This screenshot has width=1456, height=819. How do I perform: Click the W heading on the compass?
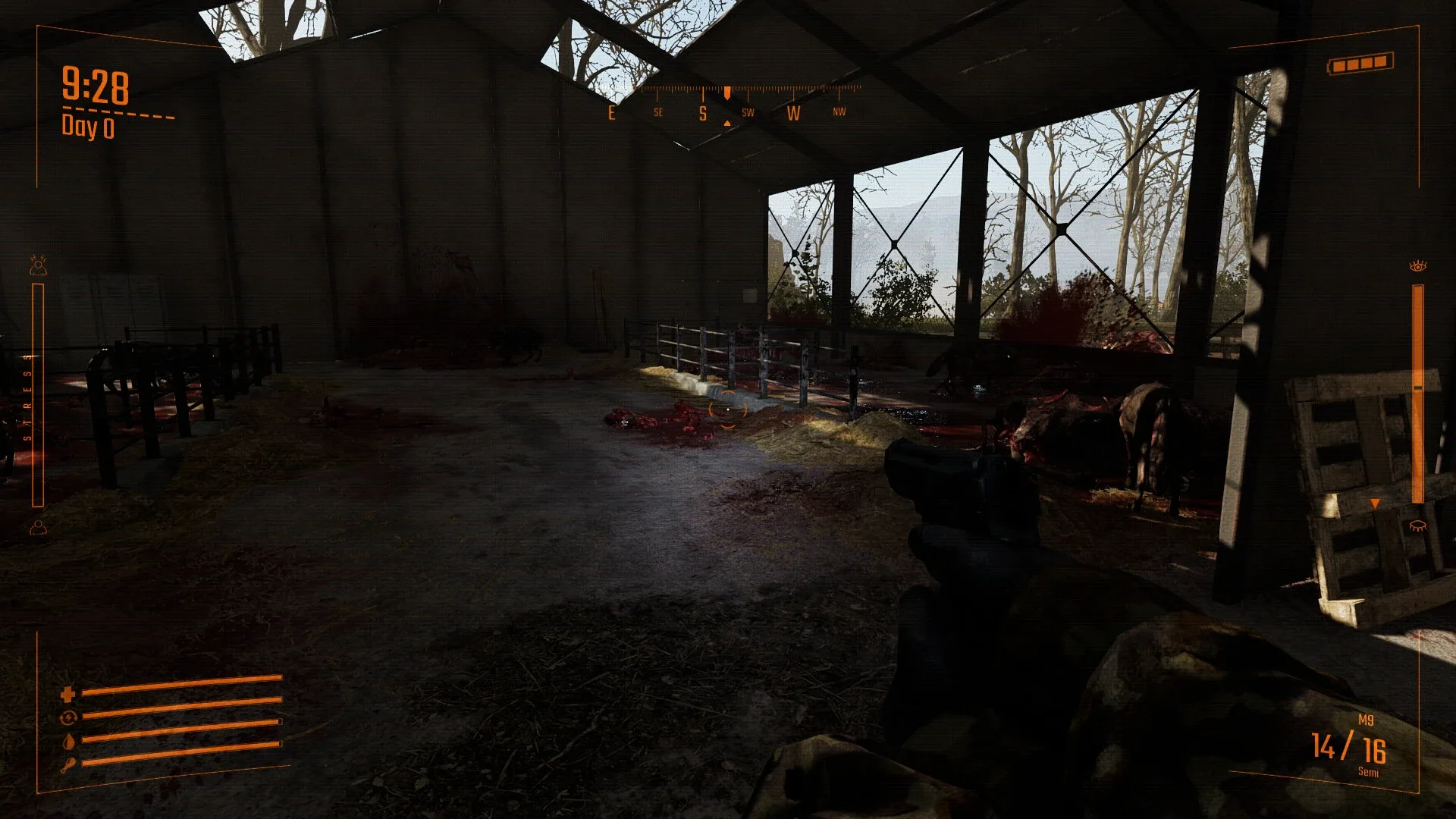(x=793, y=114)
